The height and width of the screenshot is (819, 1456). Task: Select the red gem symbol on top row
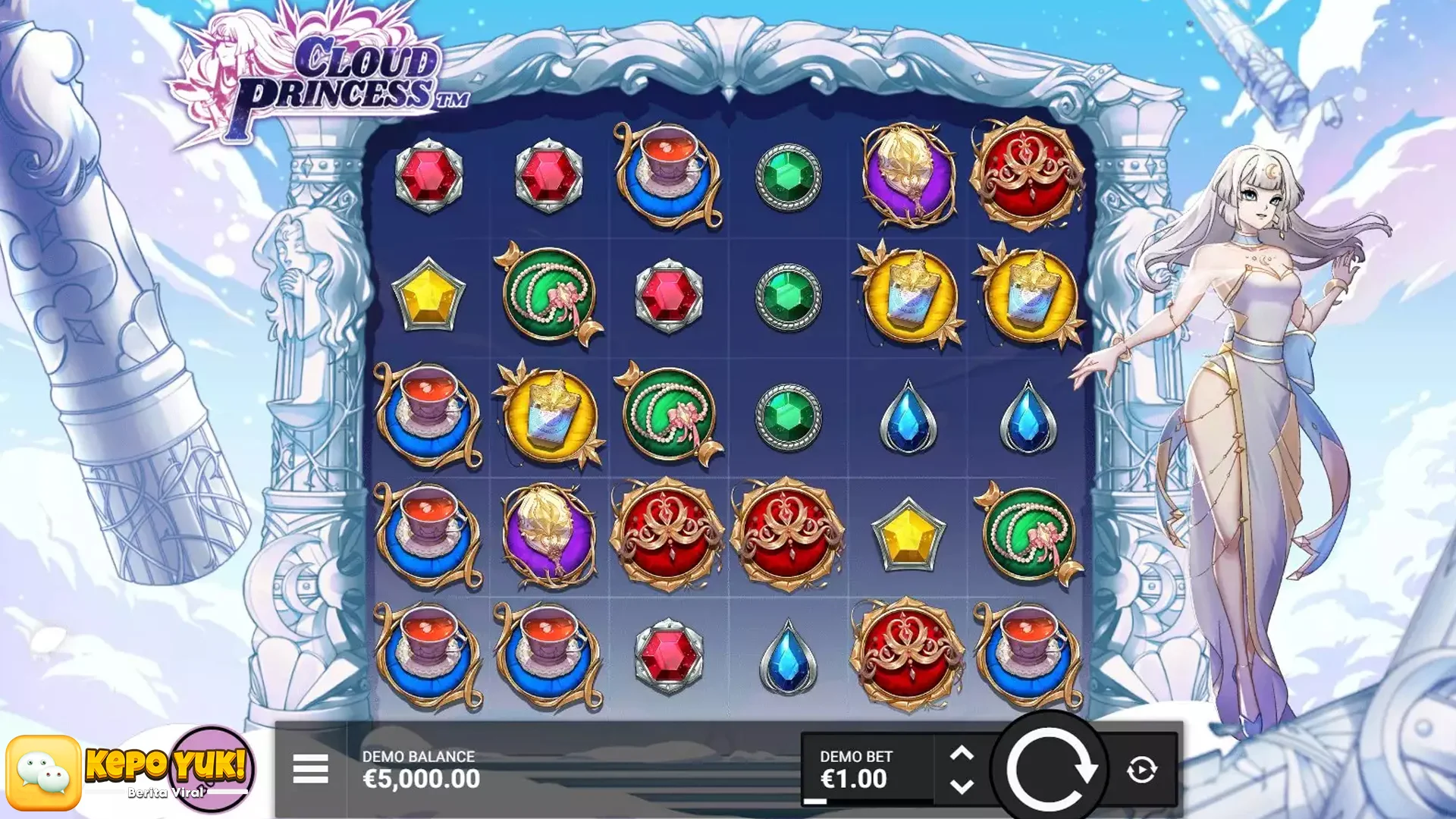[x=430, y=175]
